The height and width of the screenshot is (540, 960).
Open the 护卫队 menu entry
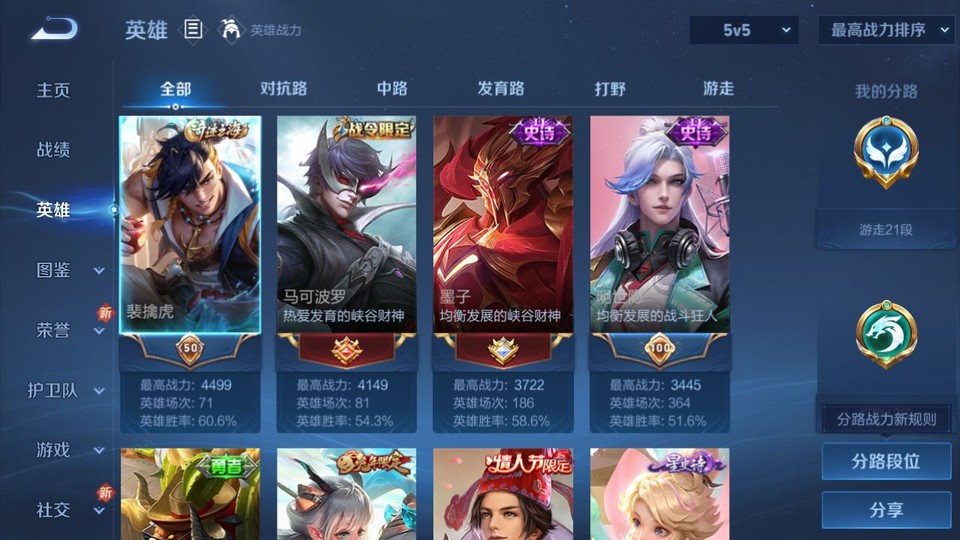click(x=54, y=390)
